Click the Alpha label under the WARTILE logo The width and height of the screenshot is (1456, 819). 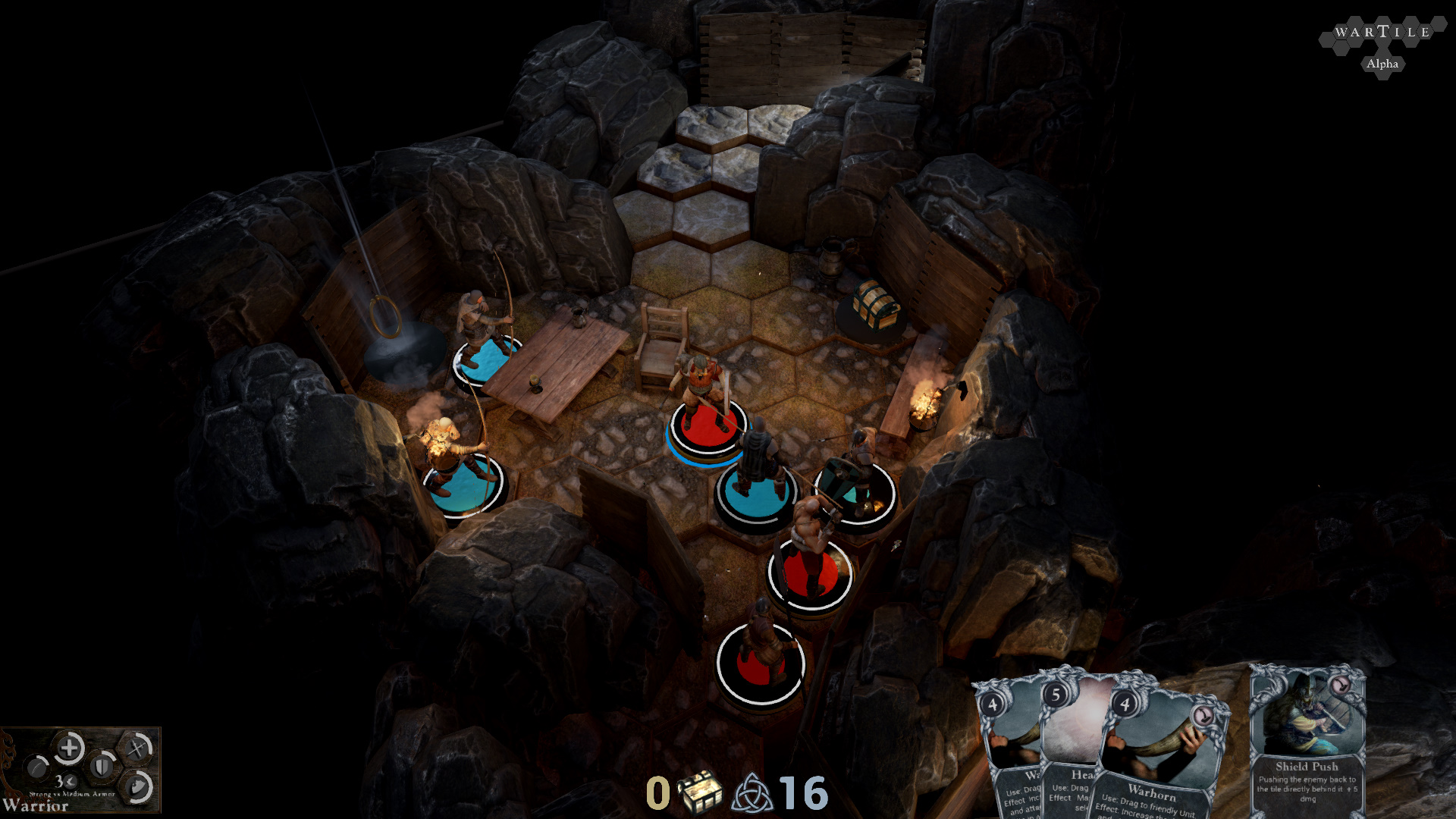[x=1382, y=64]
